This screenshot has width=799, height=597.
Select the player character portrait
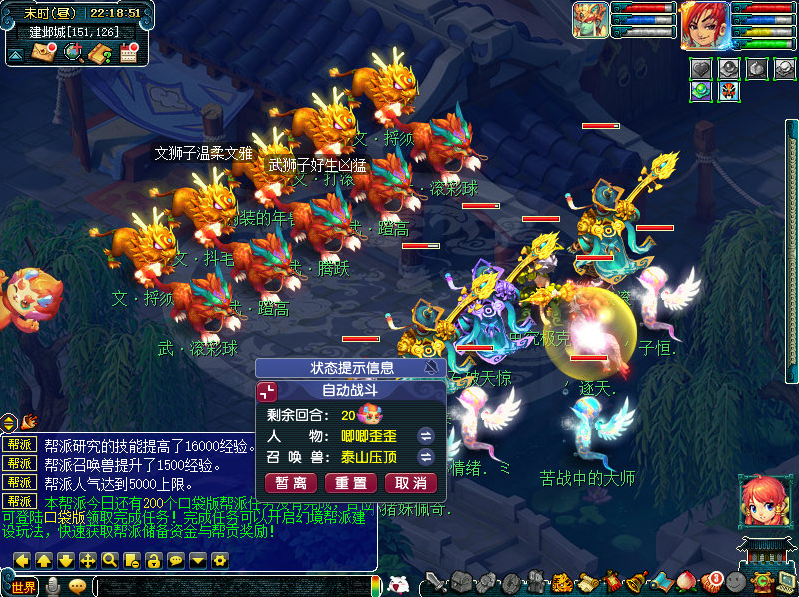[x=704, y=25]
